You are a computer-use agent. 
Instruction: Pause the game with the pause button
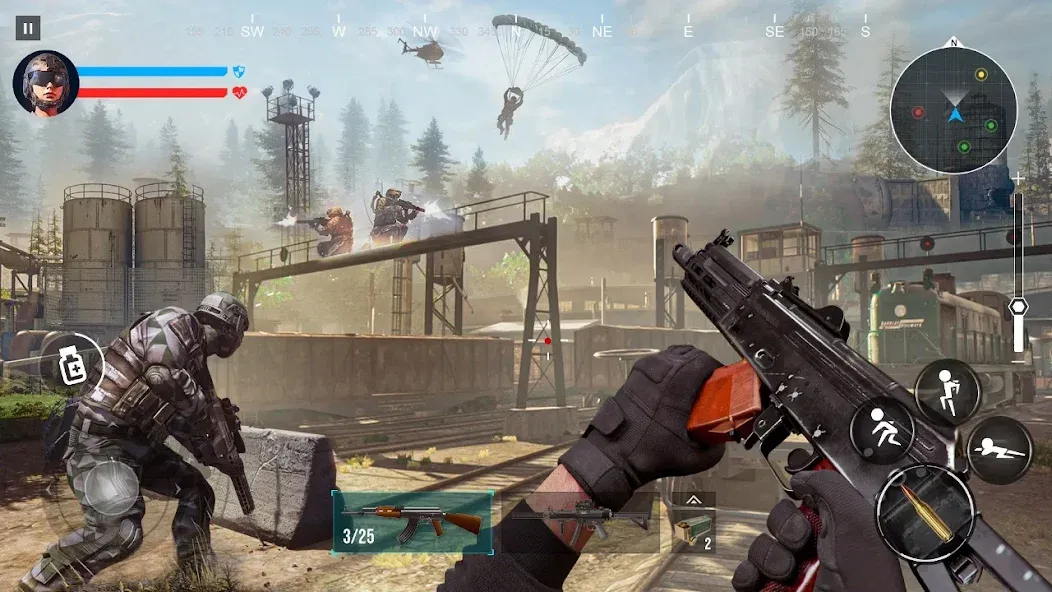pyautogui.click(x=28, y=28)
